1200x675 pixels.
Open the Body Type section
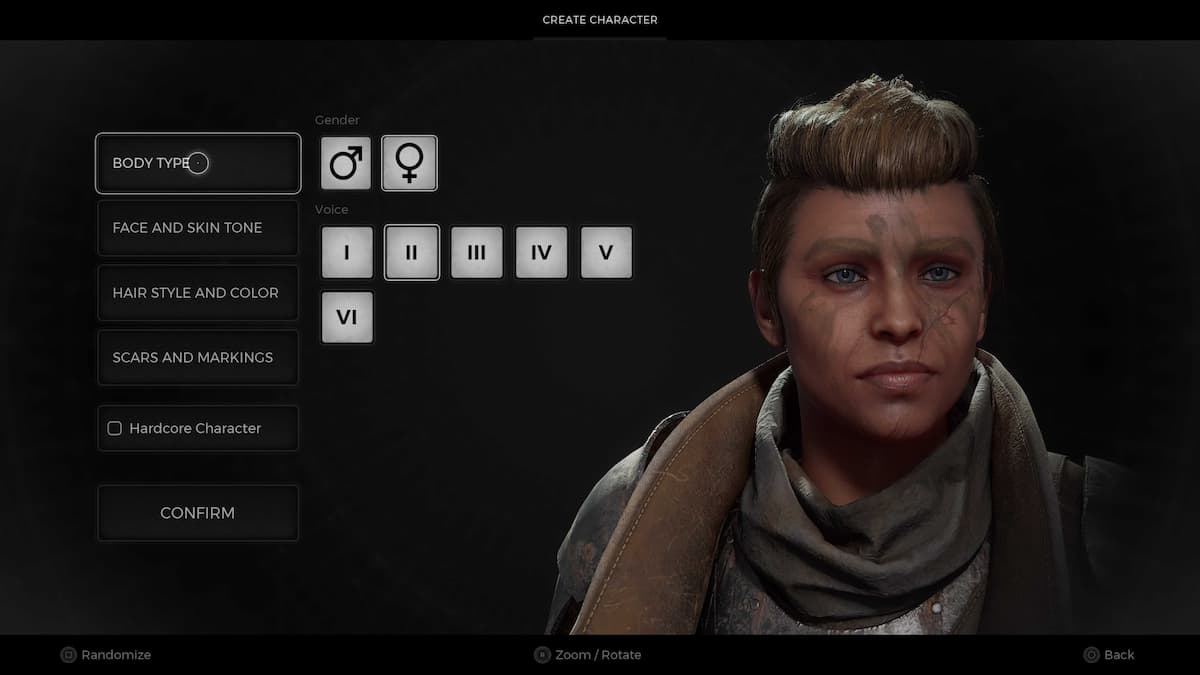coord(198,163)
